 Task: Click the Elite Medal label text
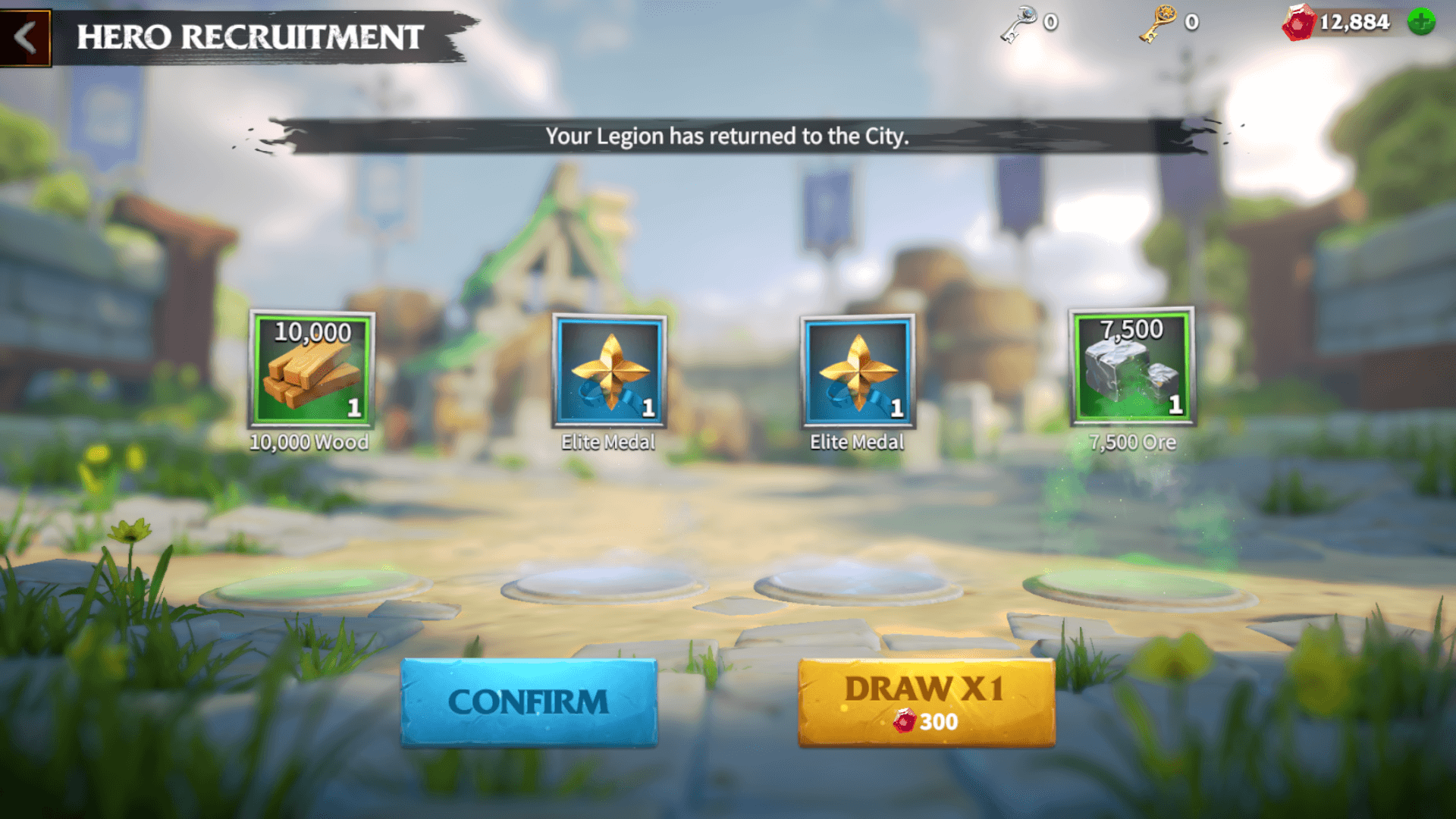(x=608, y=441)
